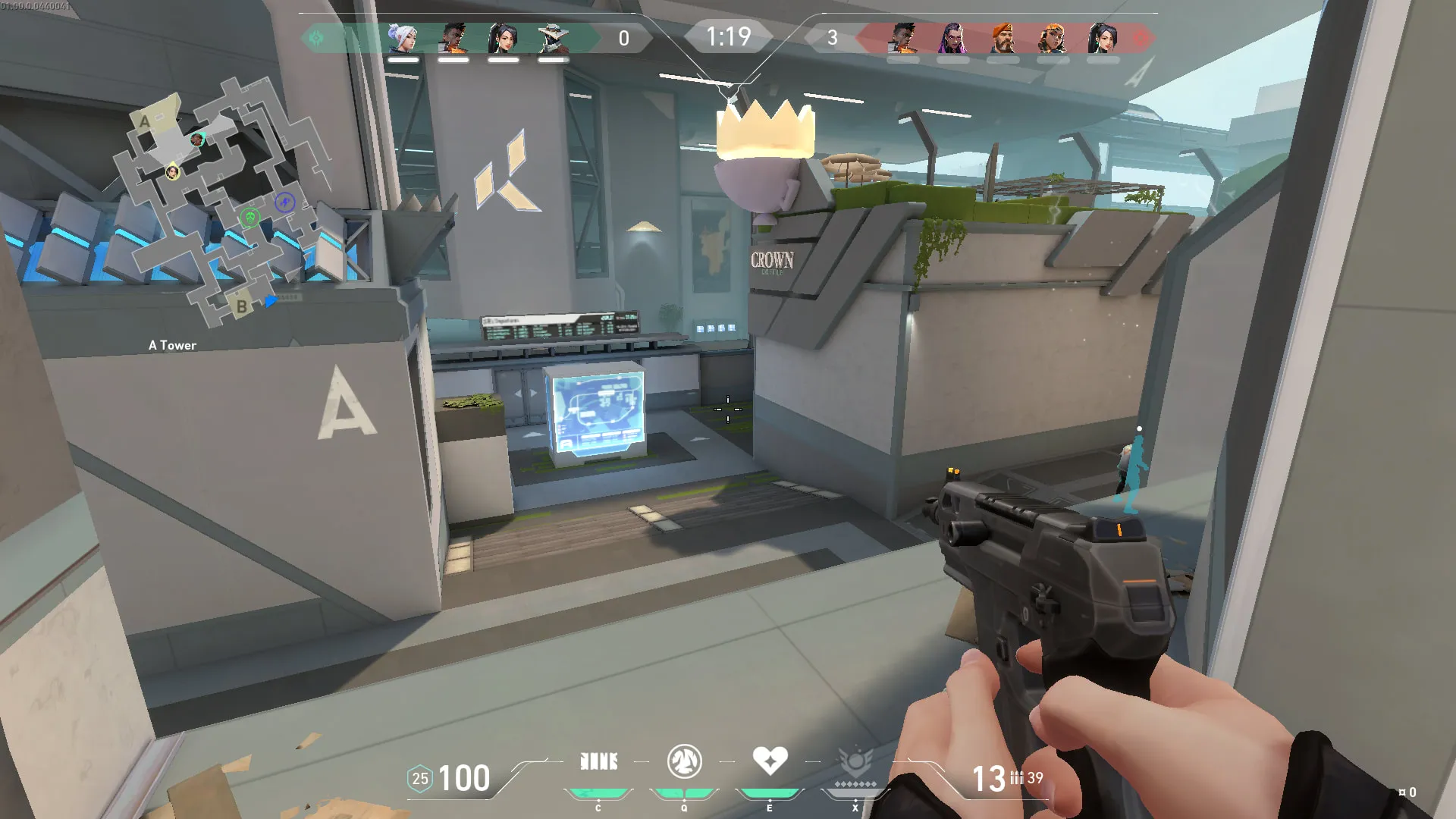Choose the Resurrection ultimate ability icon
The image size is (1456, 819).
tap(855, 761)
